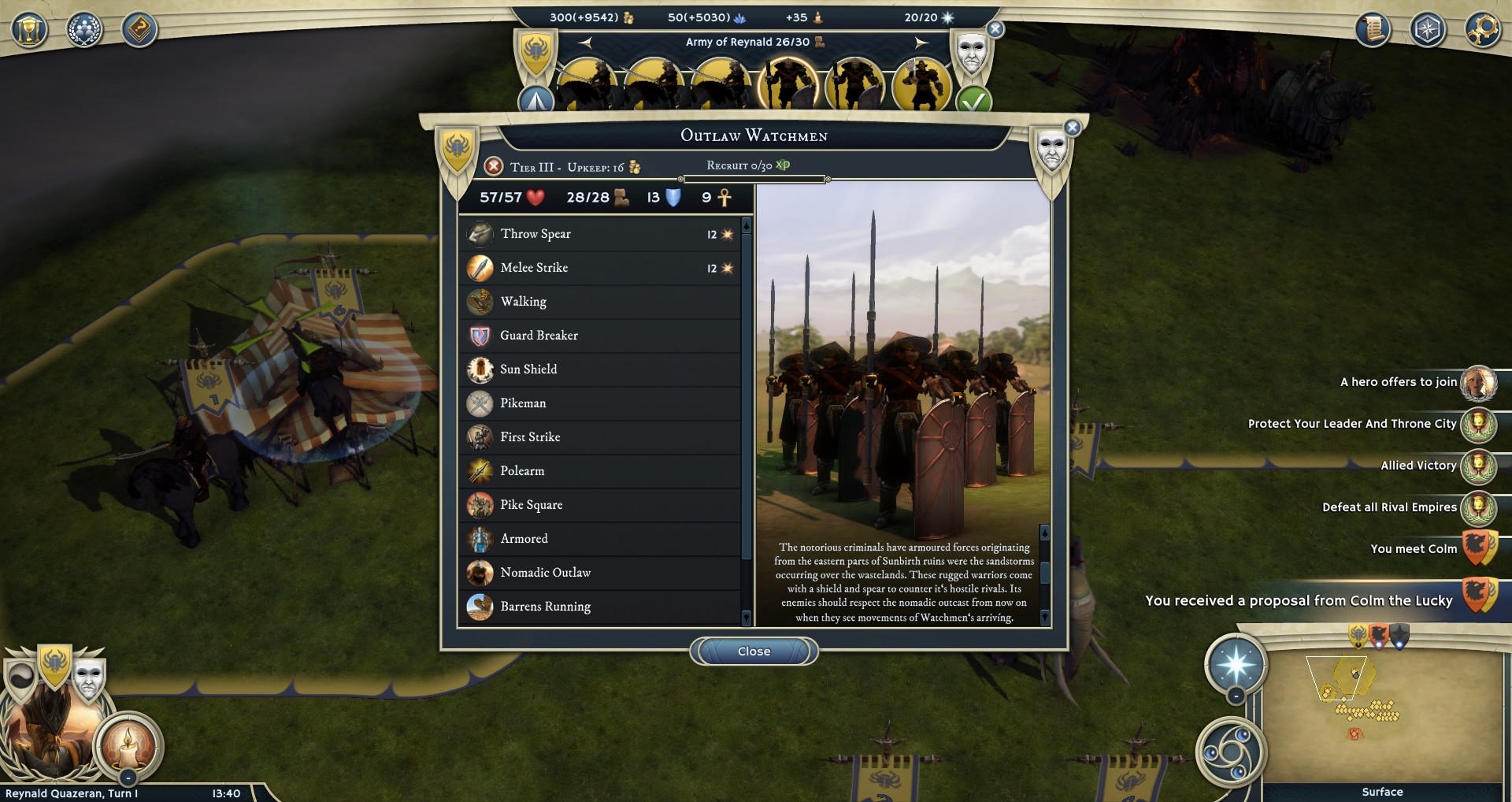Viewport: 1512px width, 802px height.
Task: Show details for Pike Square ability
Action: (x=600, y=505)
